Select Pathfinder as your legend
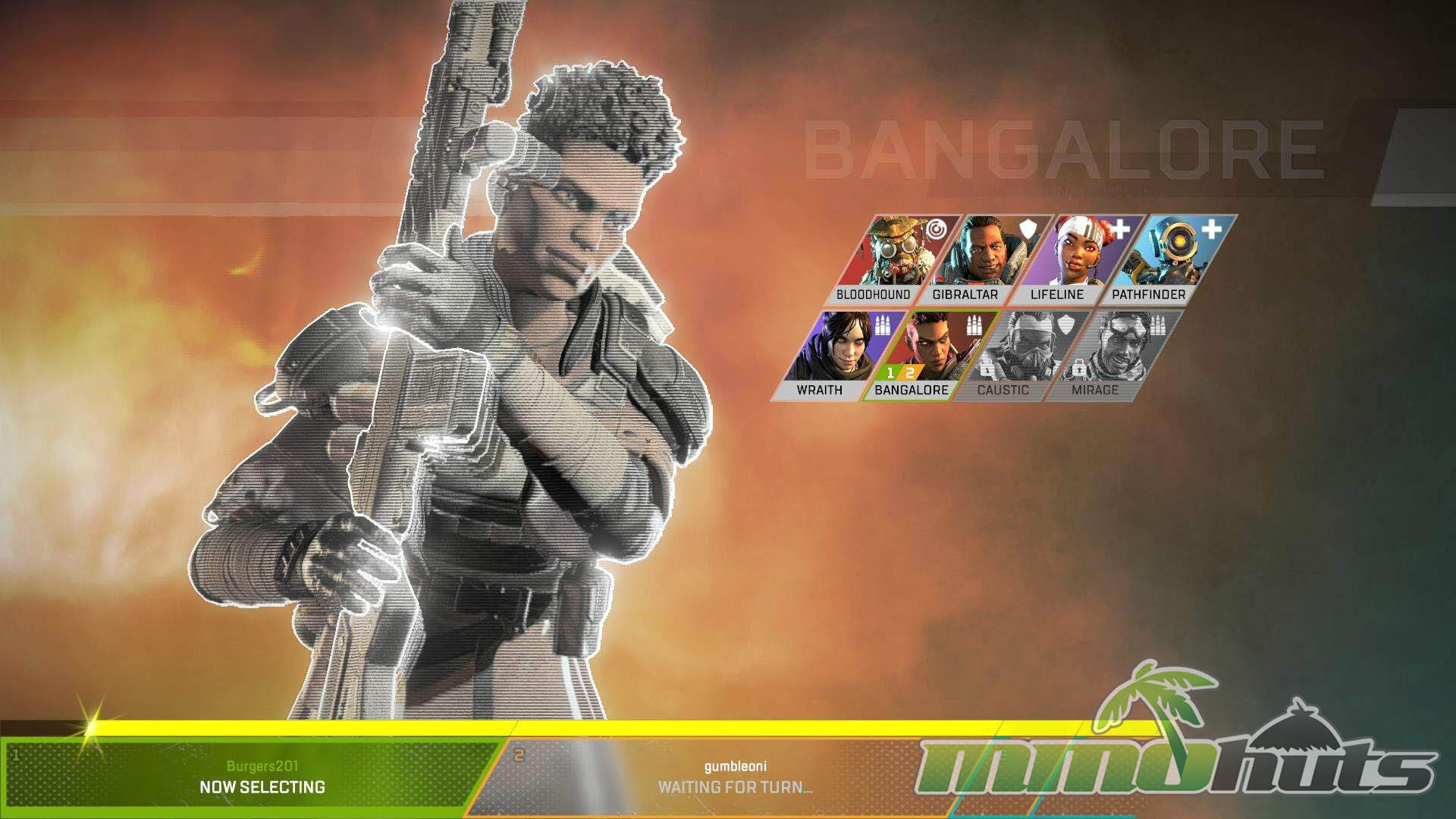The image size is (1456, 819). coord(1160,260)
